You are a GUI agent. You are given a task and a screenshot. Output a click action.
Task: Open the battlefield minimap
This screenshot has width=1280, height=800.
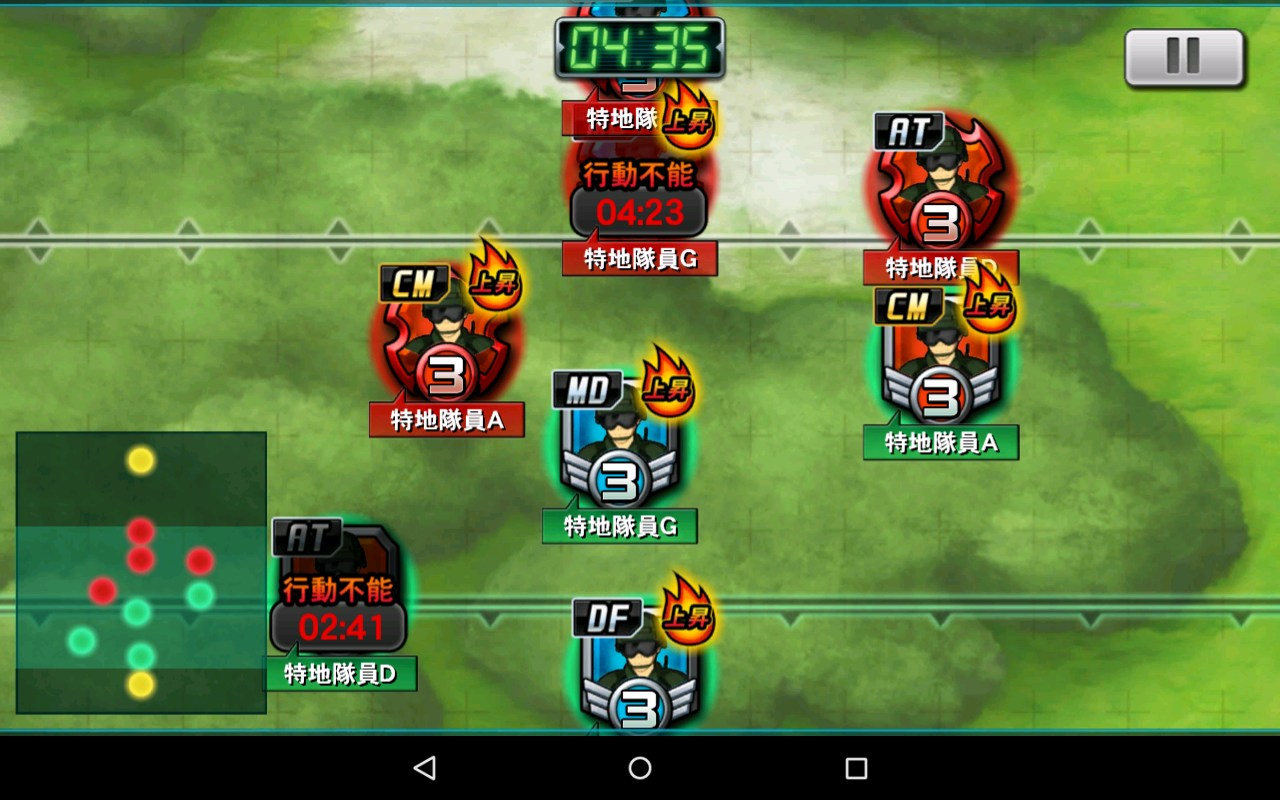coord(141,572)
